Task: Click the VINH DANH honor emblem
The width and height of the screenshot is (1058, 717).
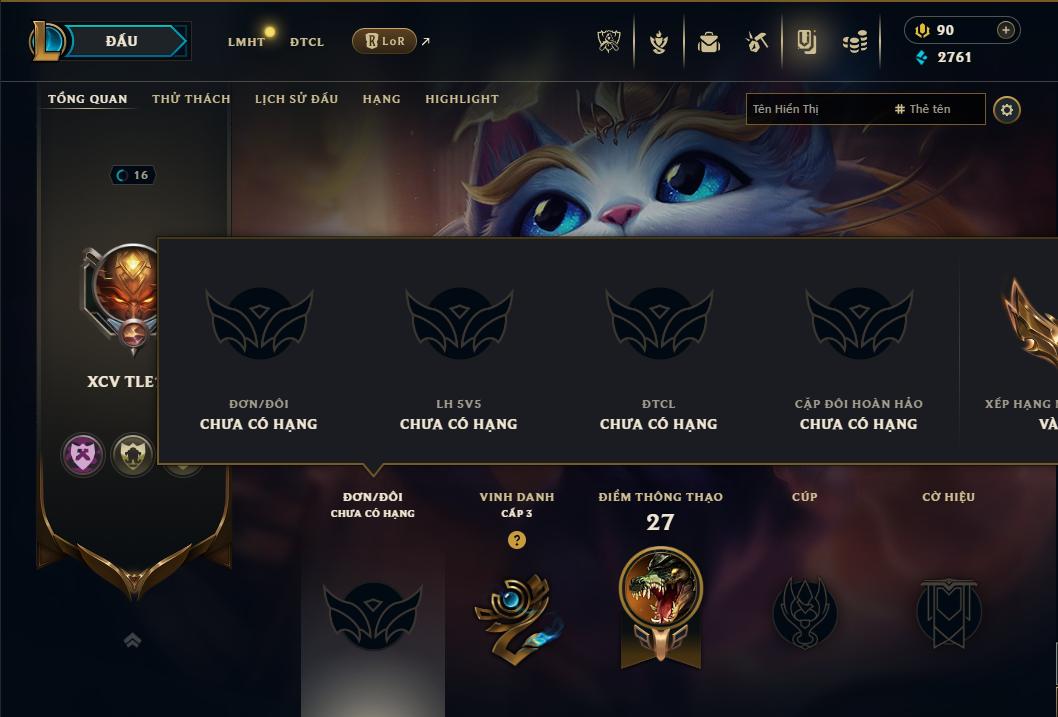Action: pyautogui.click(x=516, y=614)
